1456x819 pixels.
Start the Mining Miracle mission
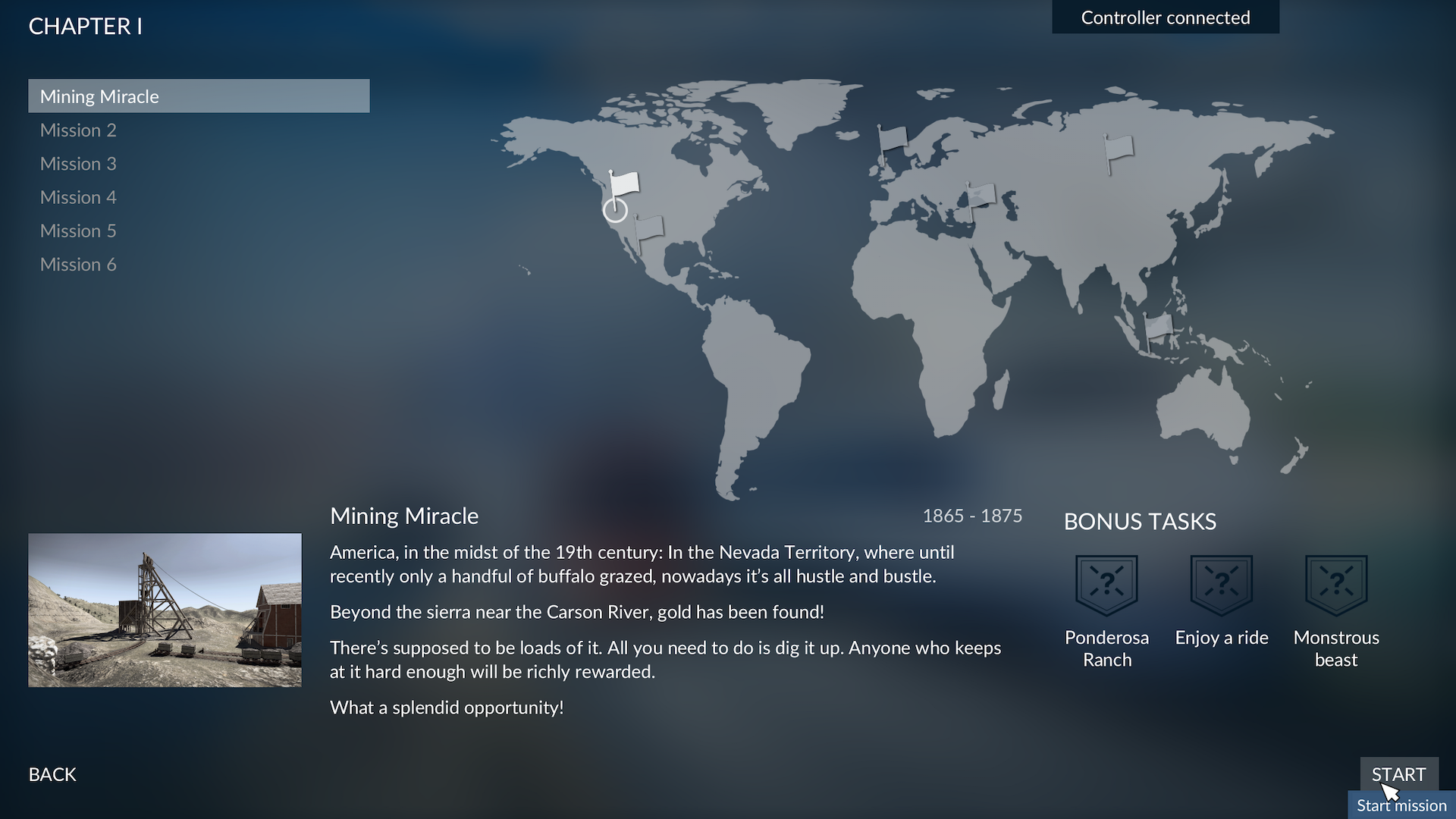(x=1398, y=774)
